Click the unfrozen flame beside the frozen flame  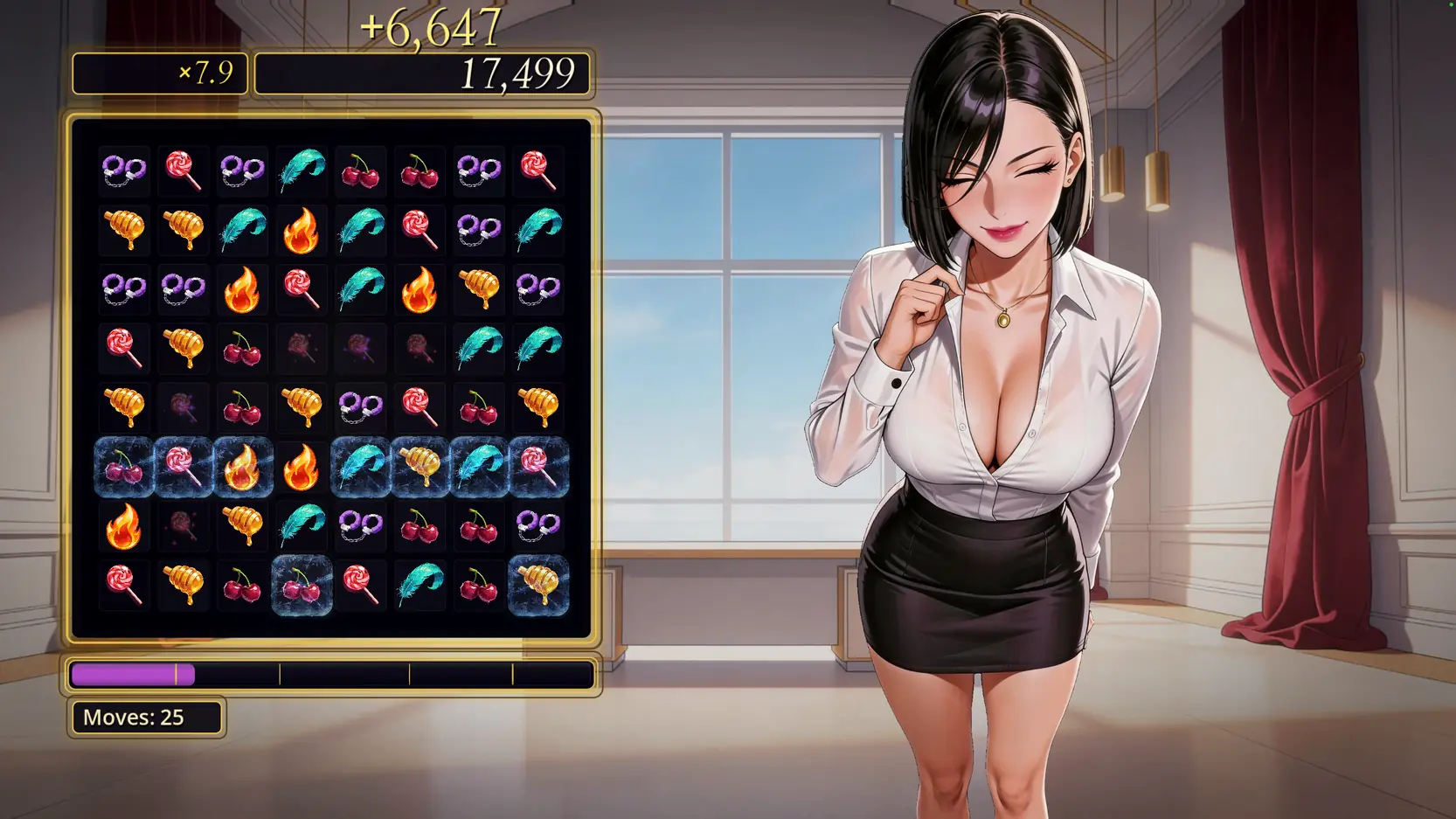click(x=301, y=467)
